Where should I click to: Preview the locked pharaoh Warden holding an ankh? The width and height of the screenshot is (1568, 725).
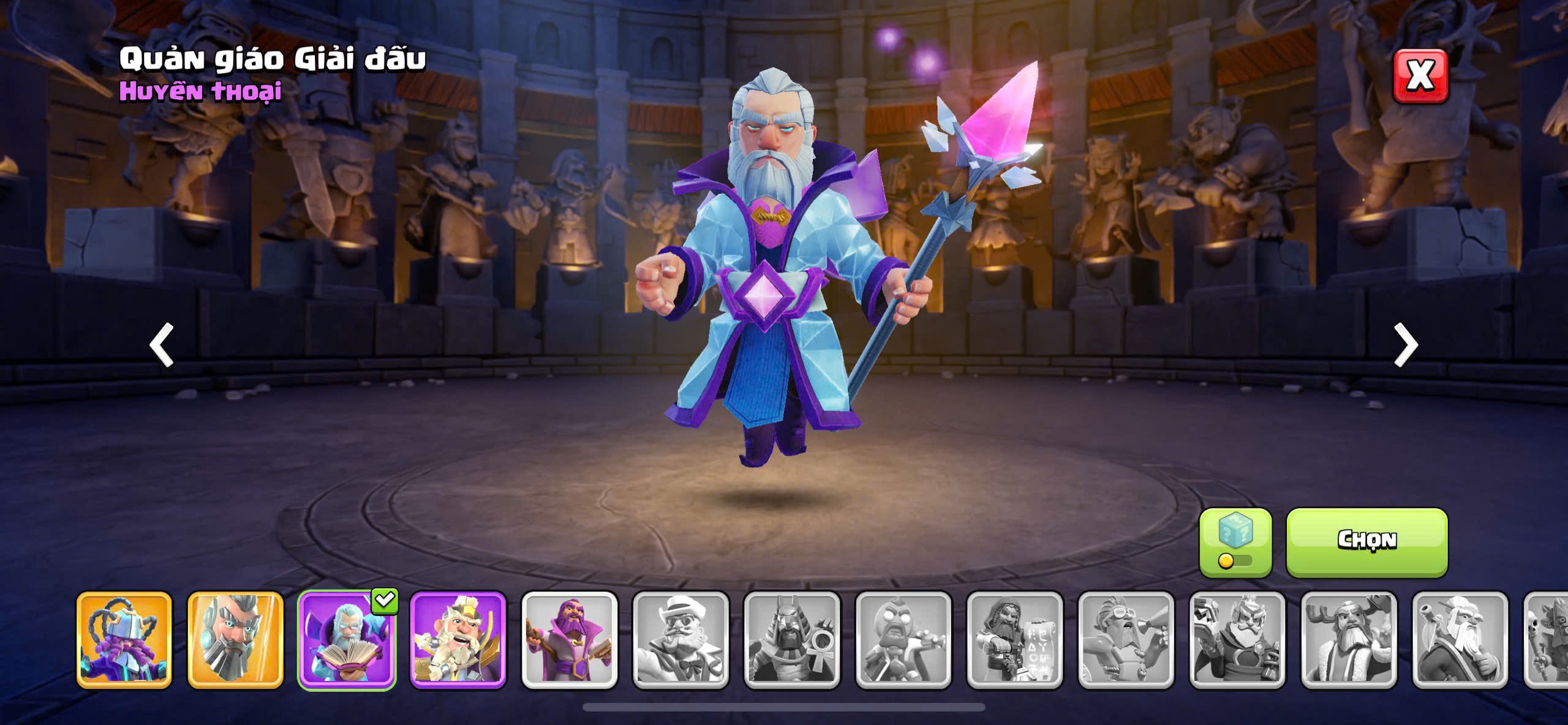click(793, 640)
